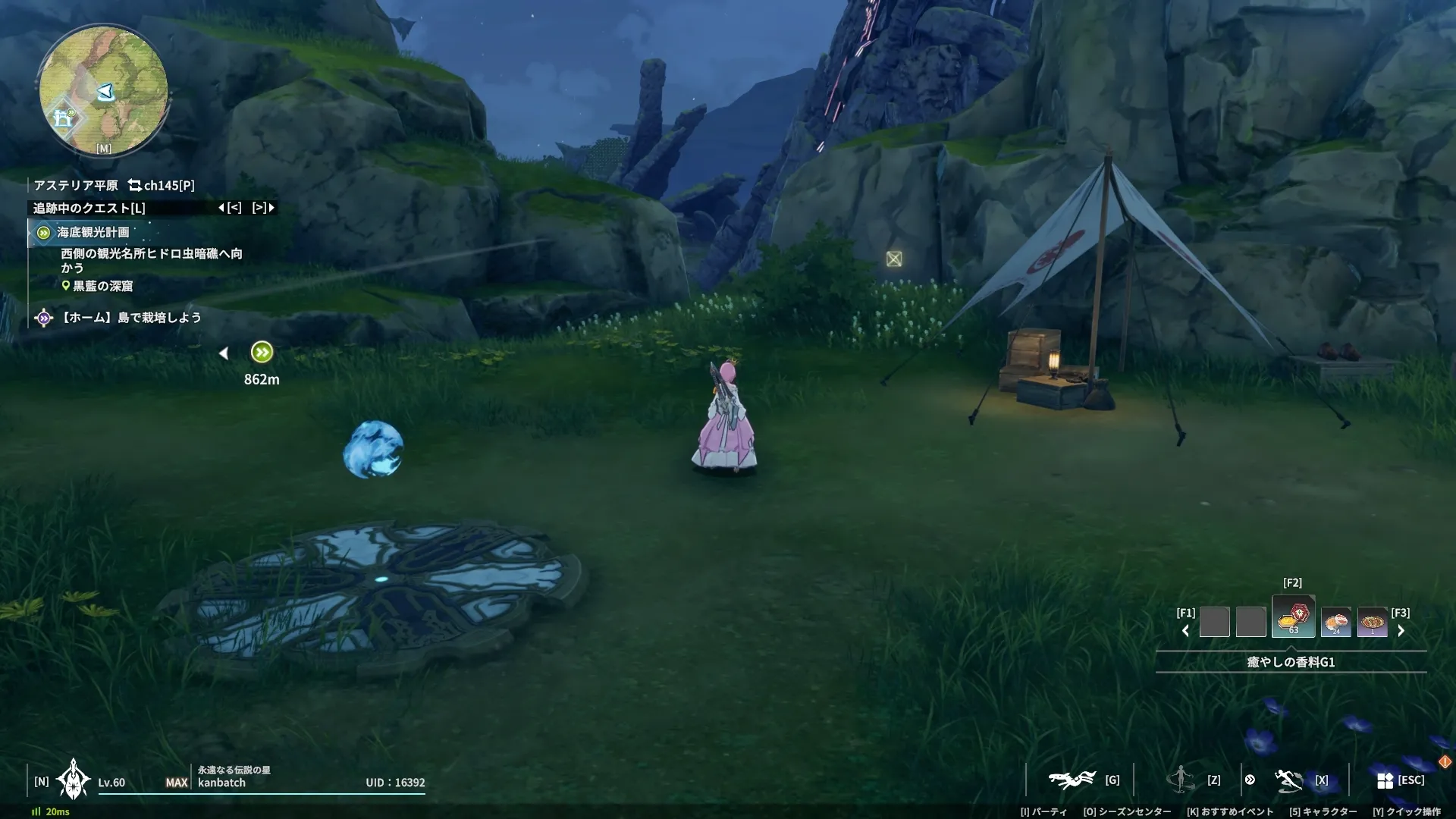This screenshot has width=1456, height=819.
Task: Show previous tracked quest with left arrow
Action: tap(230, 208)
